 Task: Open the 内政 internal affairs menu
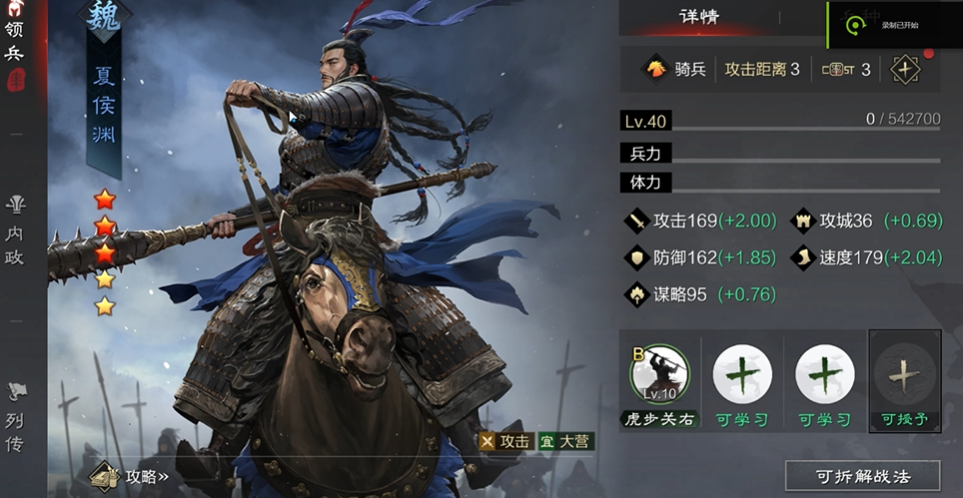(x=15, y=230)
